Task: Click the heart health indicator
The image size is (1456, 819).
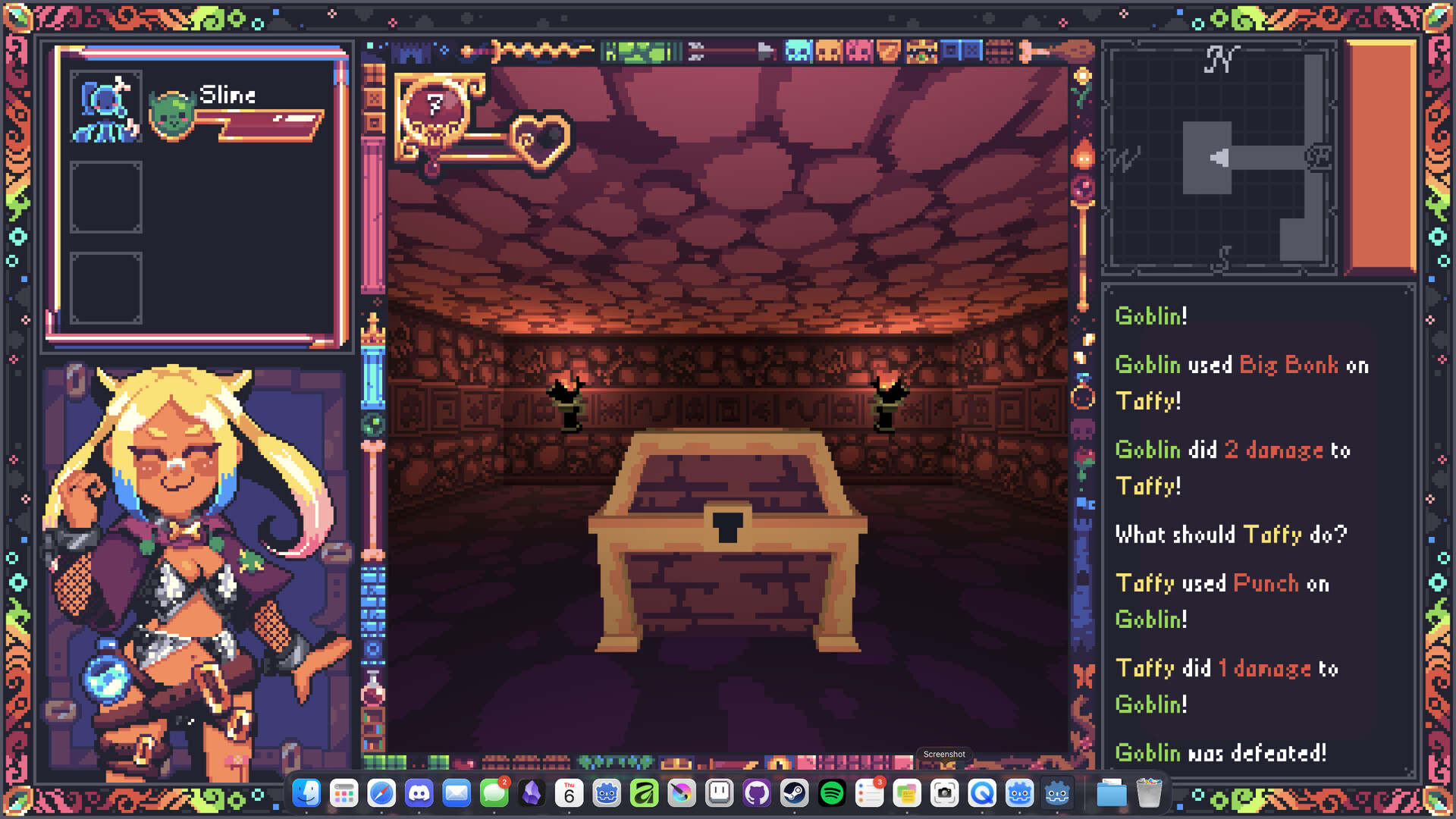Action: pyautogui.click(x=540, y=138)
